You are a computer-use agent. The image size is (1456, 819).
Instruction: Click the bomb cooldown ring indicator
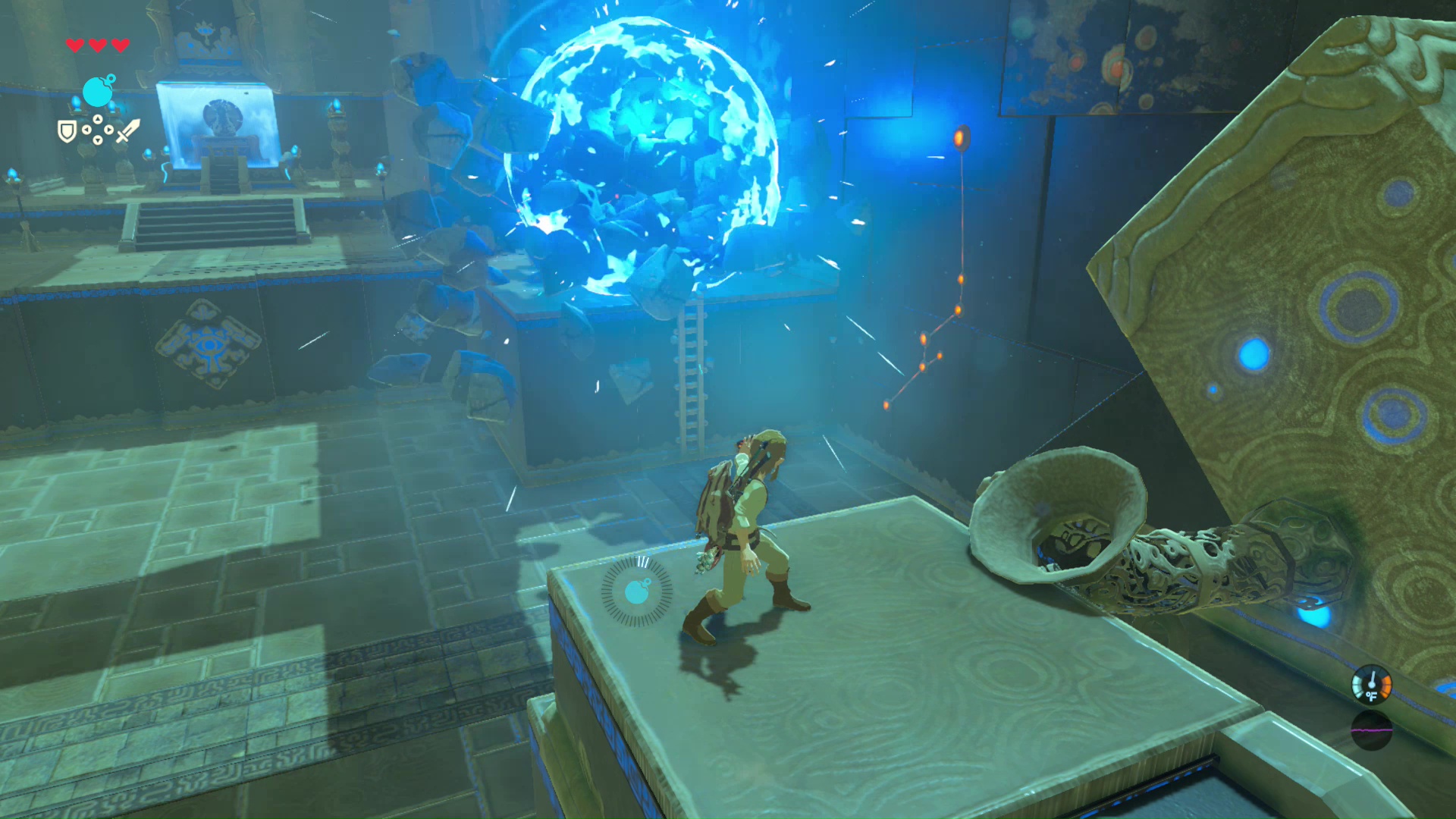637,591
